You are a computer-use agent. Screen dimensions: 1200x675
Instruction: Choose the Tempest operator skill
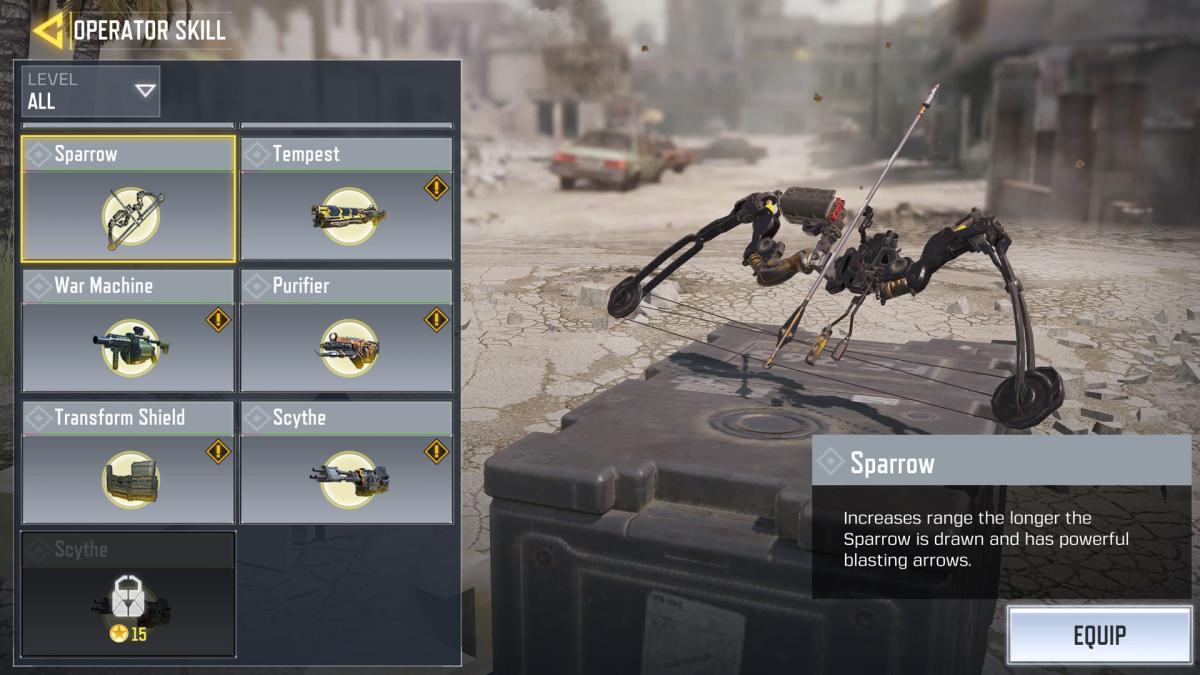tap(346, 200)
